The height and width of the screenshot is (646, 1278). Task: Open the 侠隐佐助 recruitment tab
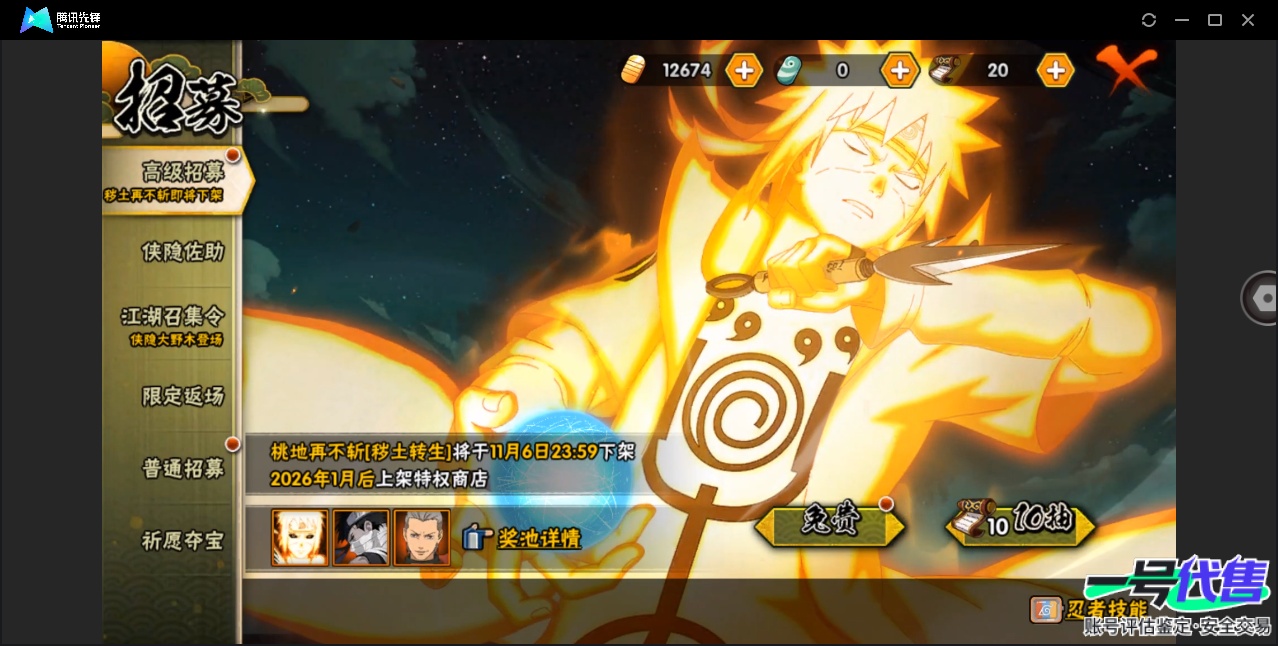(182, 252)
